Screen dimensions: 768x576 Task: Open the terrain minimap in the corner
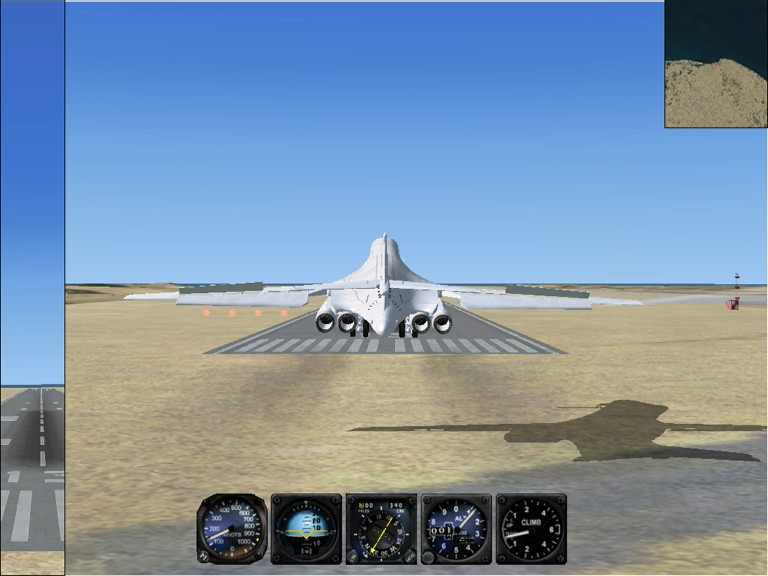click(x=716, y=64)
